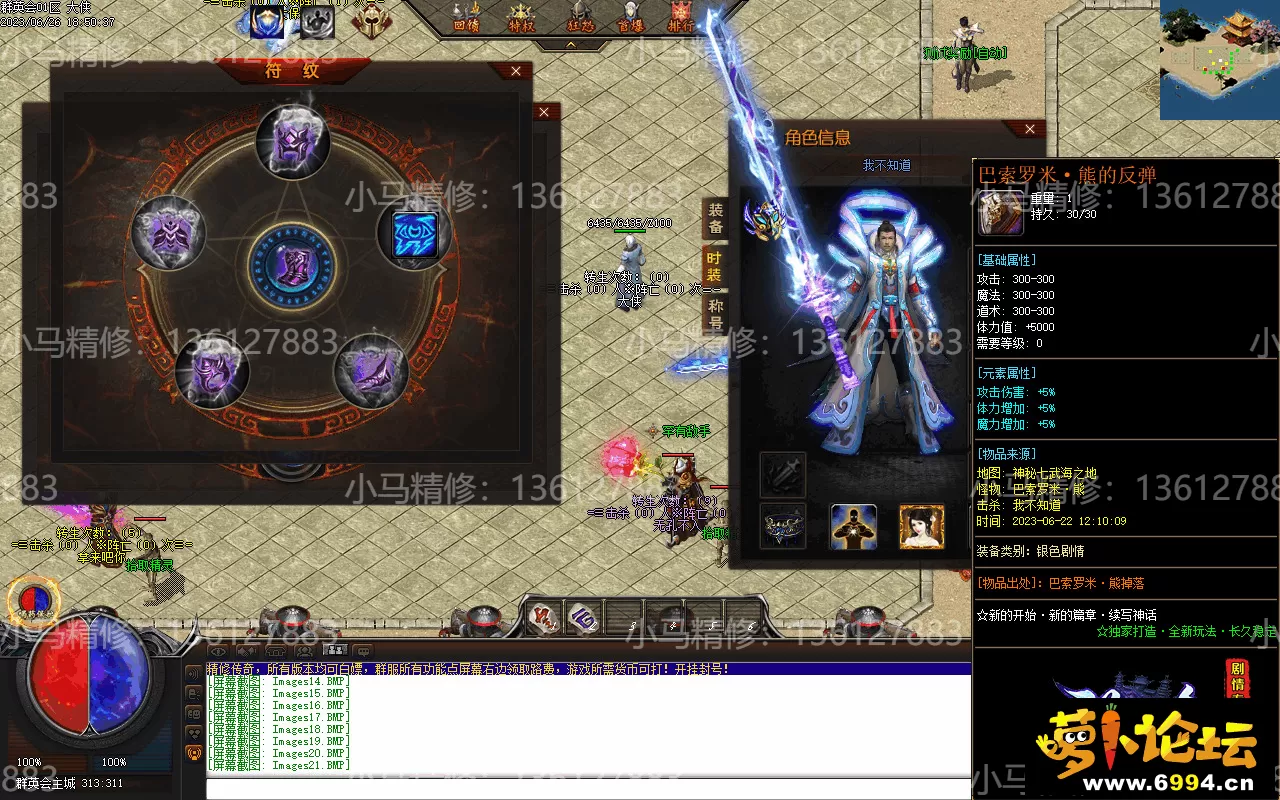Close the 符纹 rune panel

[x=515, y=72]
